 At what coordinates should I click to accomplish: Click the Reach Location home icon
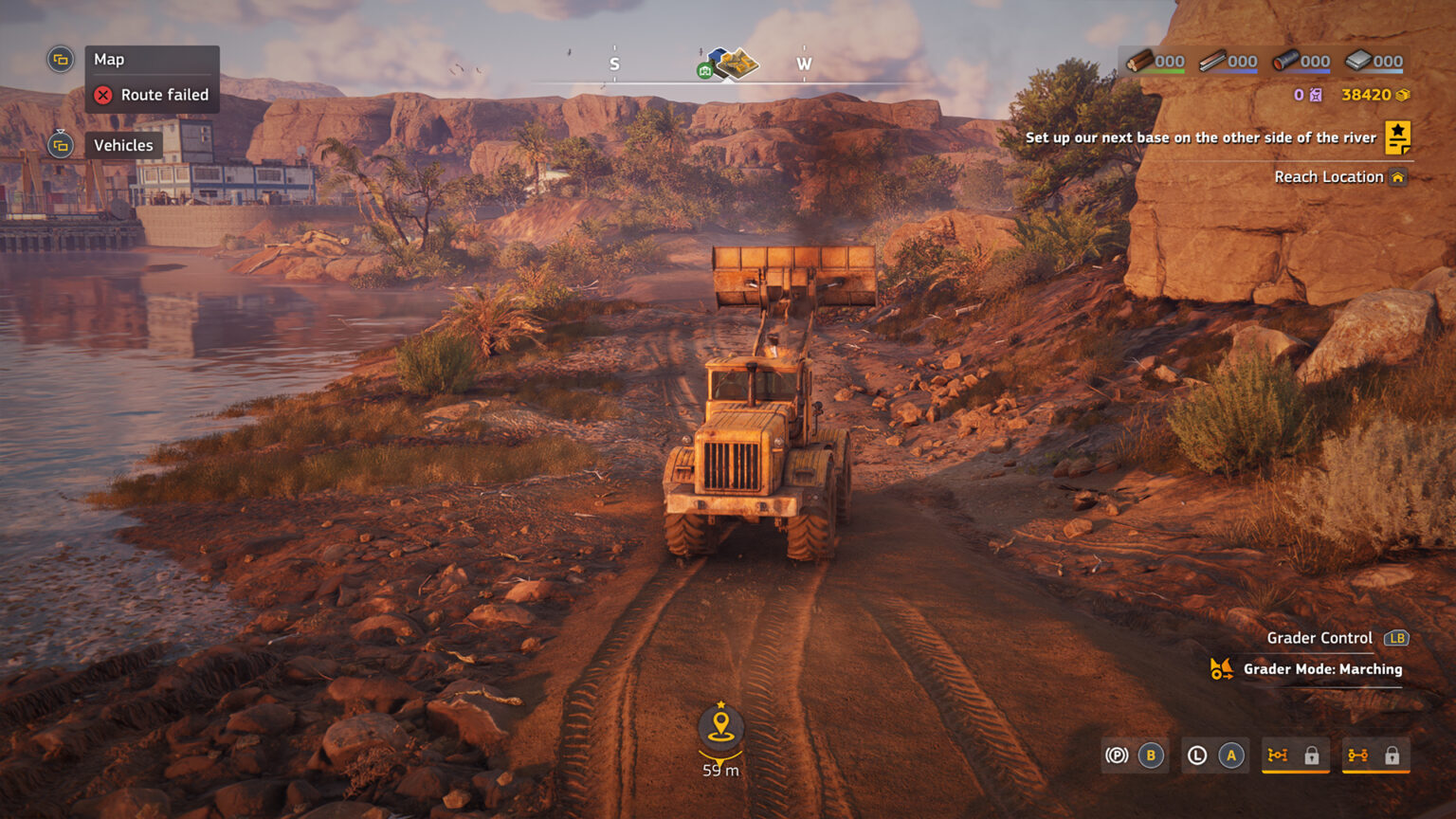(x=1398, y=176)
